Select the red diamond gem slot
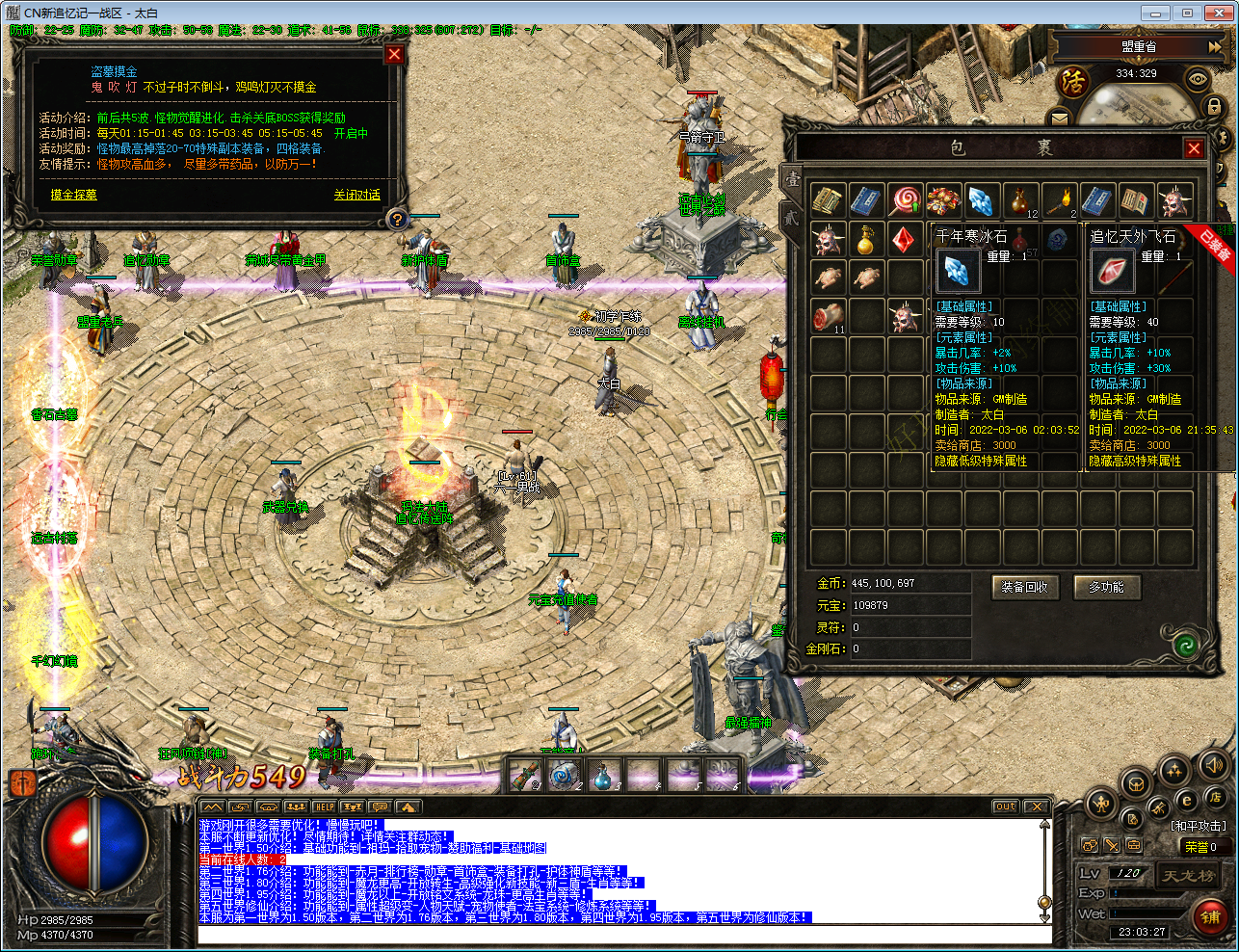 [903, 239]
